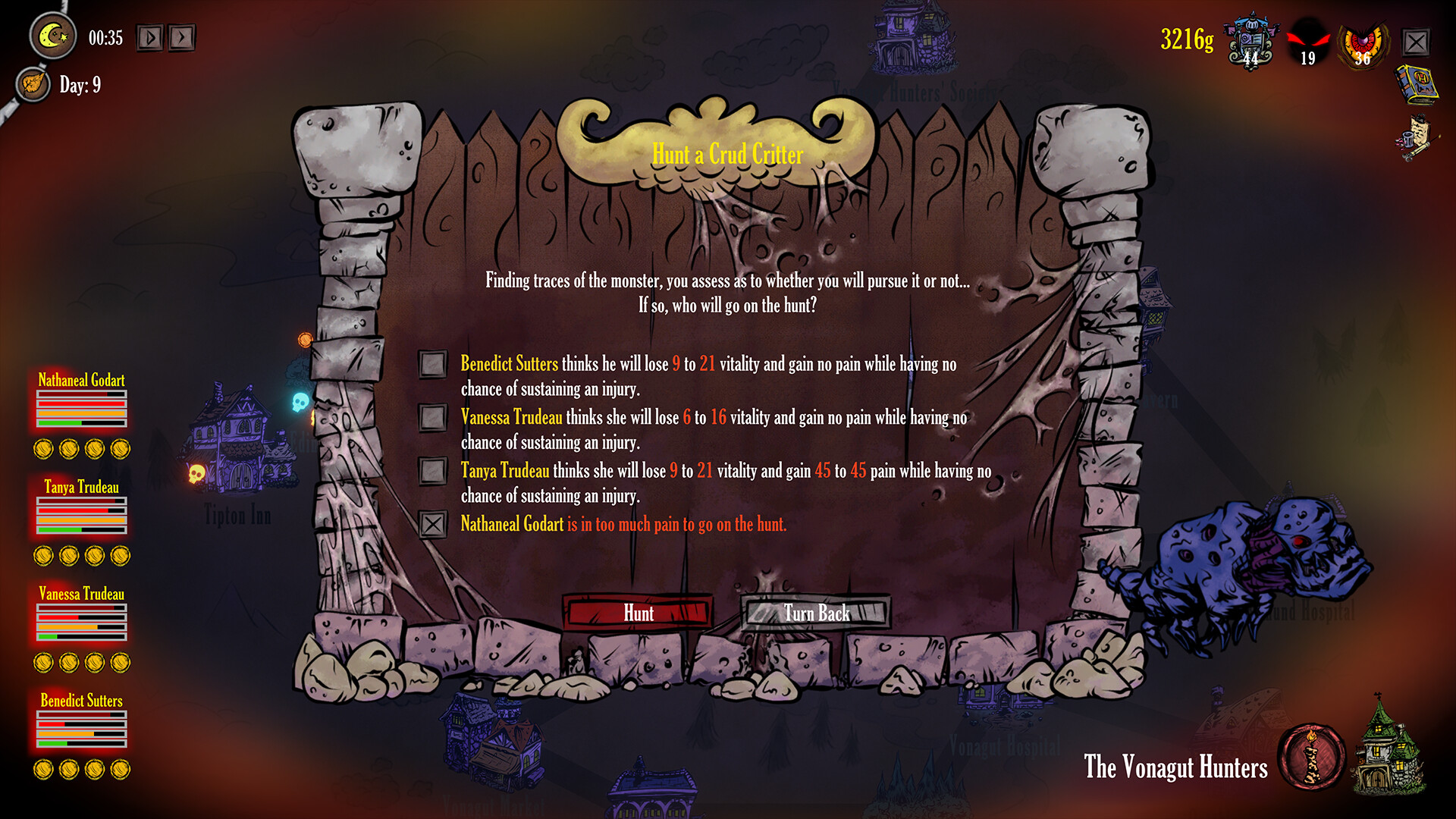
Task: Open the town crest counter showing 44
Action: (x=1250, y=42)
